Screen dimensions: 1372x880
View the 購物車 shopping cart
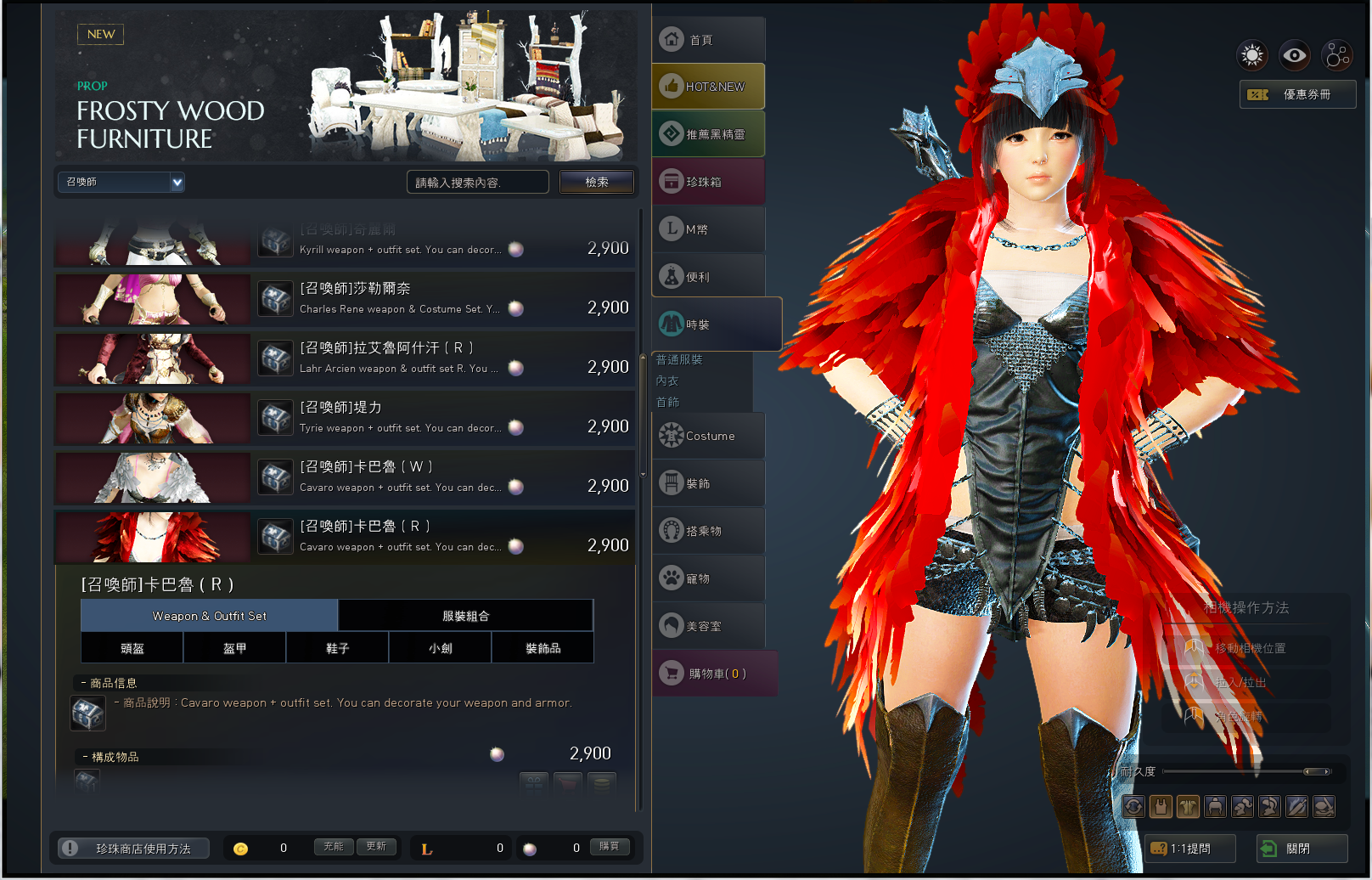click(714, 674)
